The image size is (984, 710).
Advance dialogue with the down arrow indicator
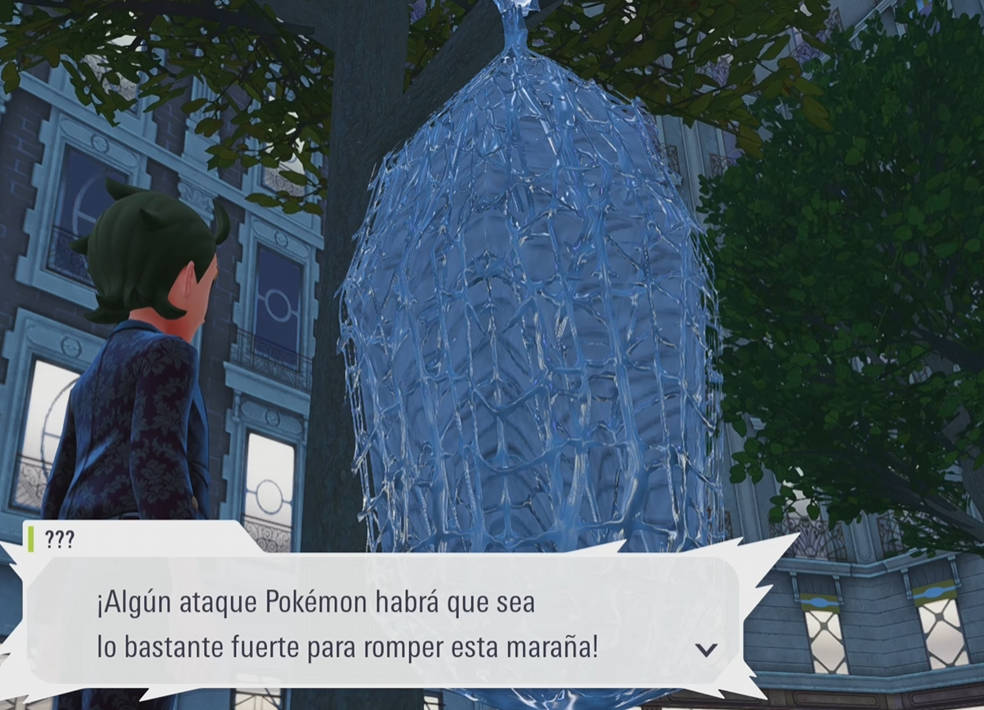(x=706, y=650)
